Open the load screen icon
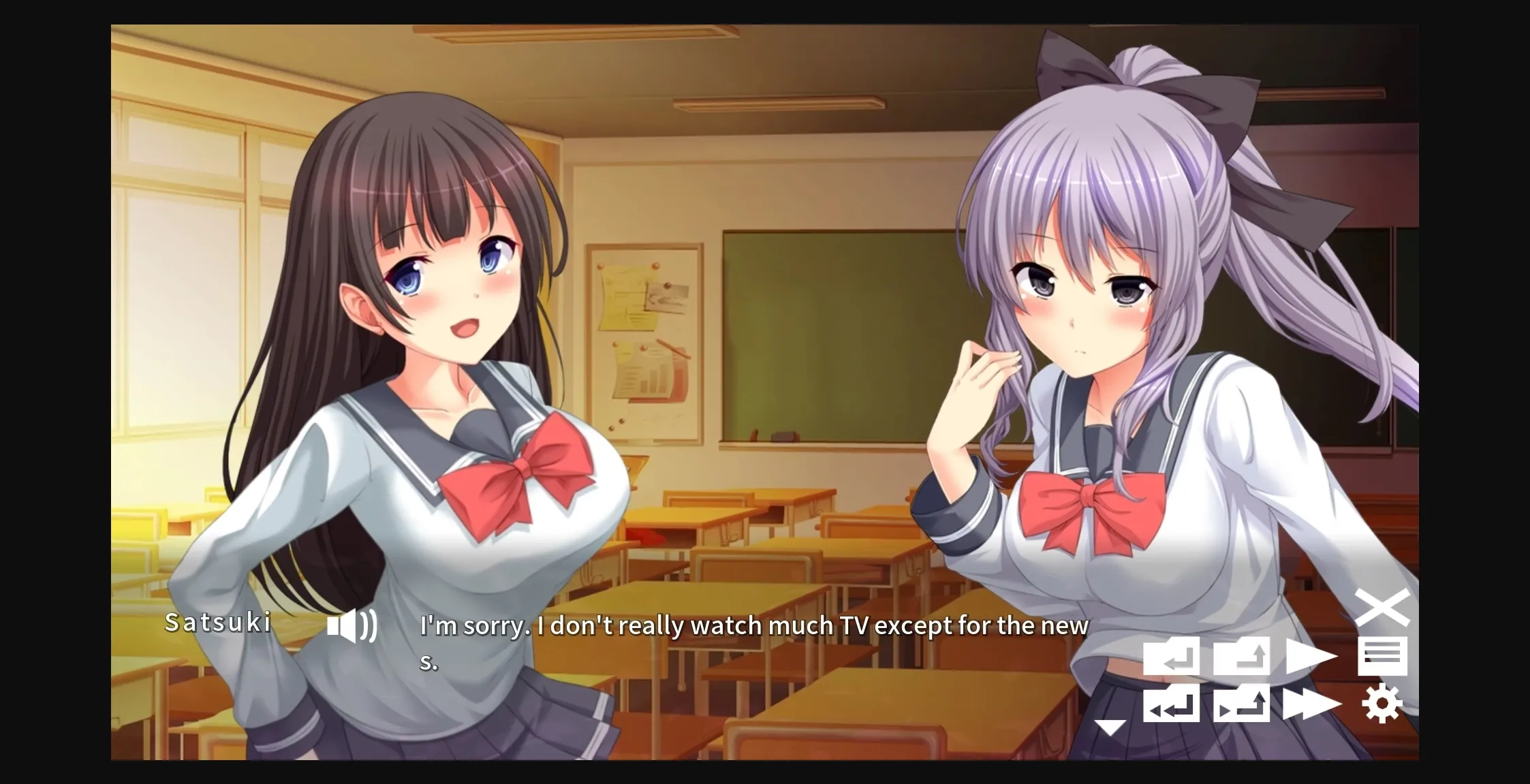1530x784 pixels. tap(1240, 705)
